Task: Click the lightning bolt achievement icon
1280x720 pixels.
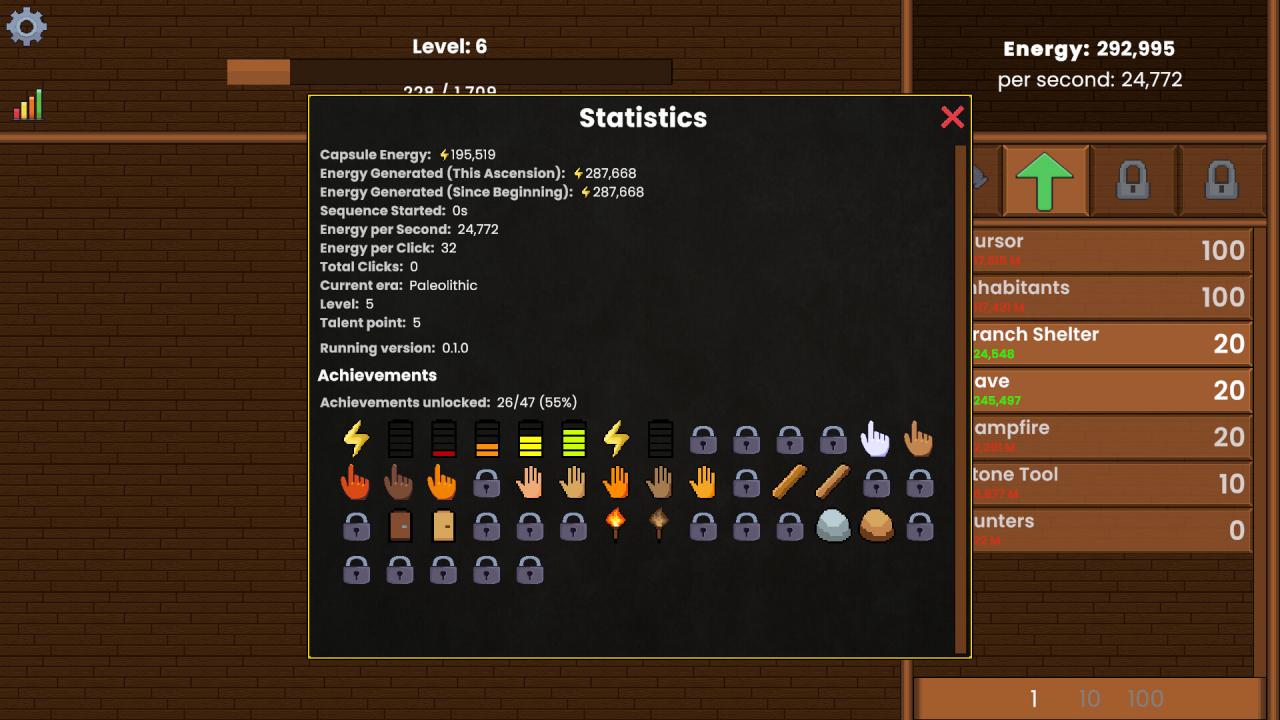Action: coord(357,438)
